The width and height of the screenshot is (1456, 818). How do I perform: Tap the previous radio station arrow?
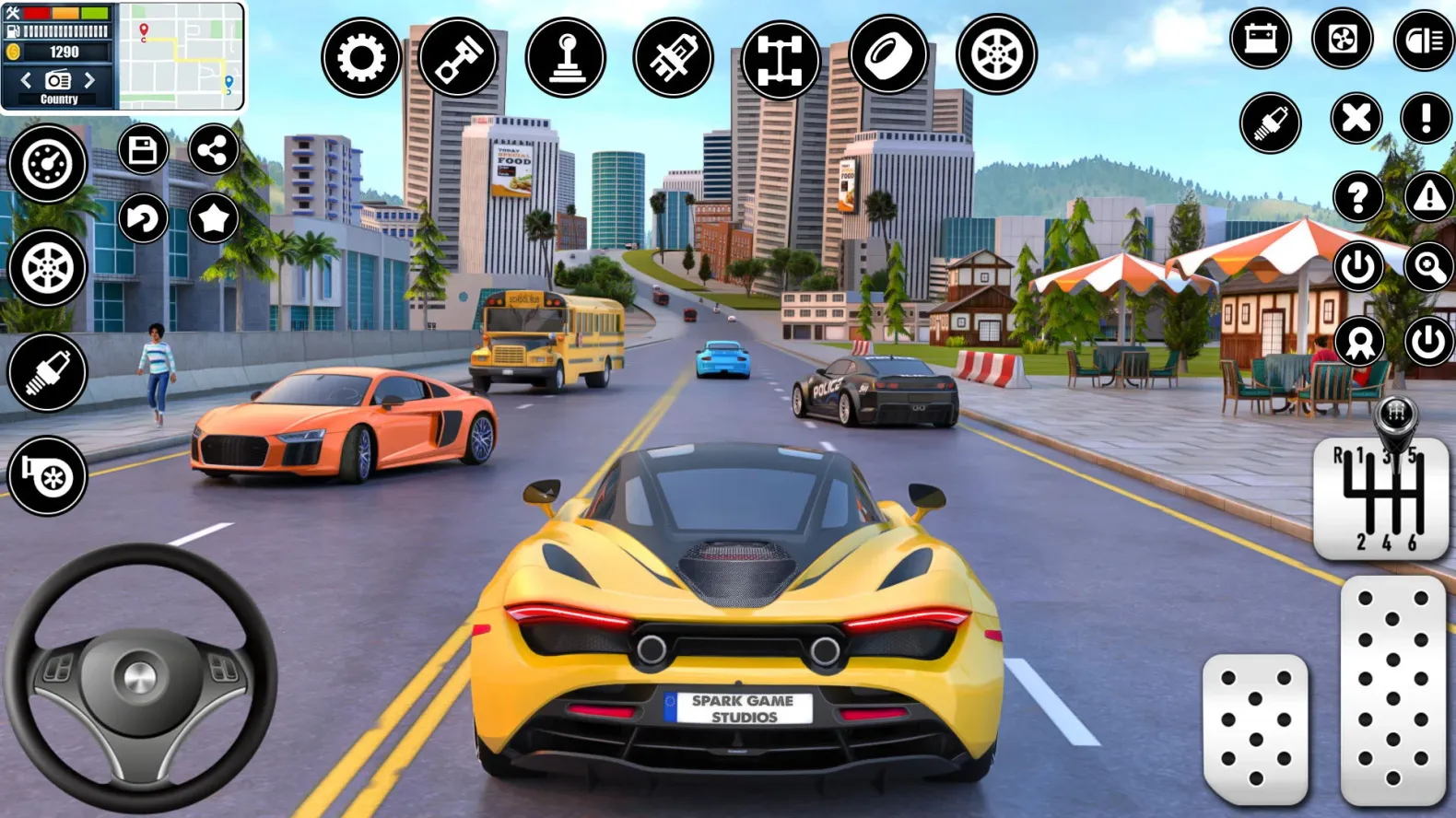click(25, 80)
